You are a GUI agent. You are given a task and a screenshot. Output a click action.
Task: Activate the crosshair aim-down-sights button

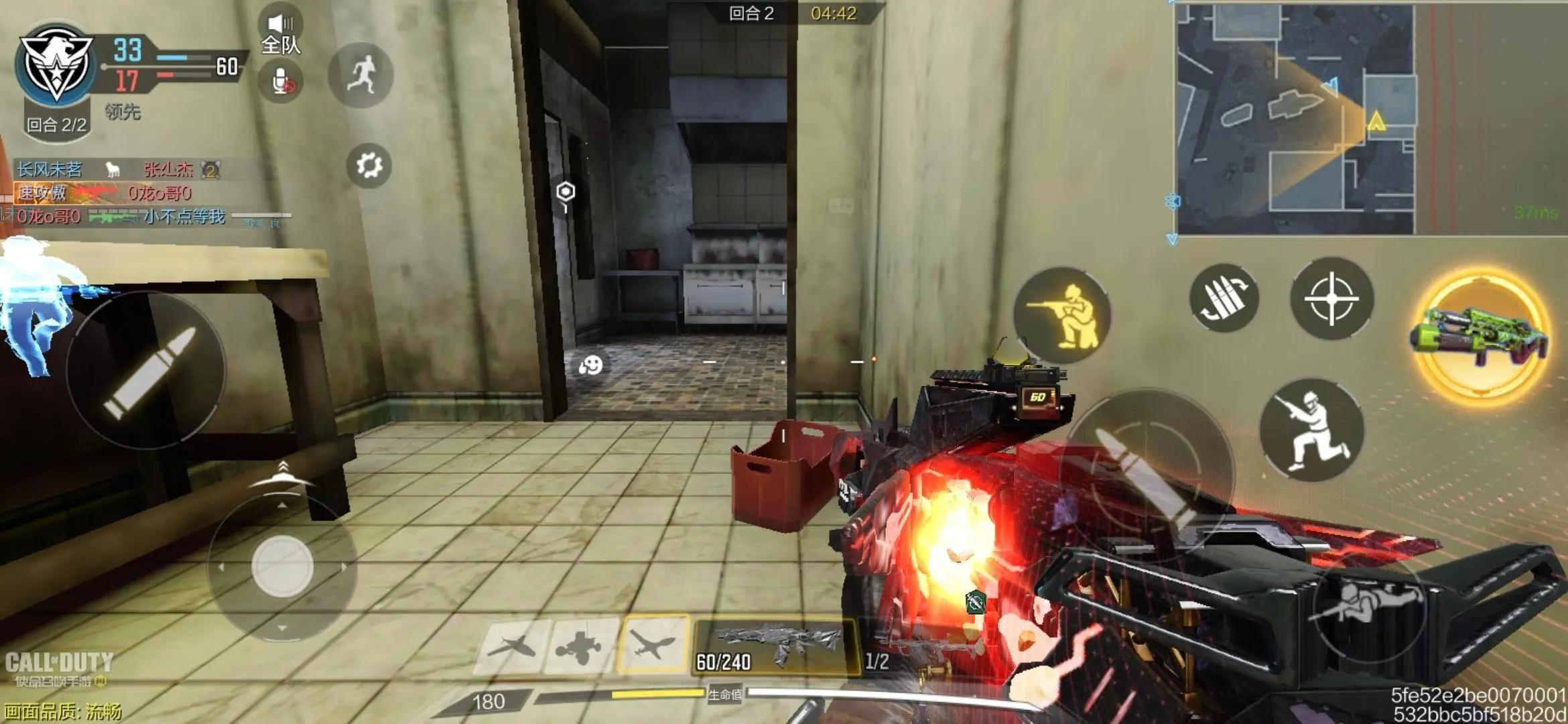(1331, 298)
